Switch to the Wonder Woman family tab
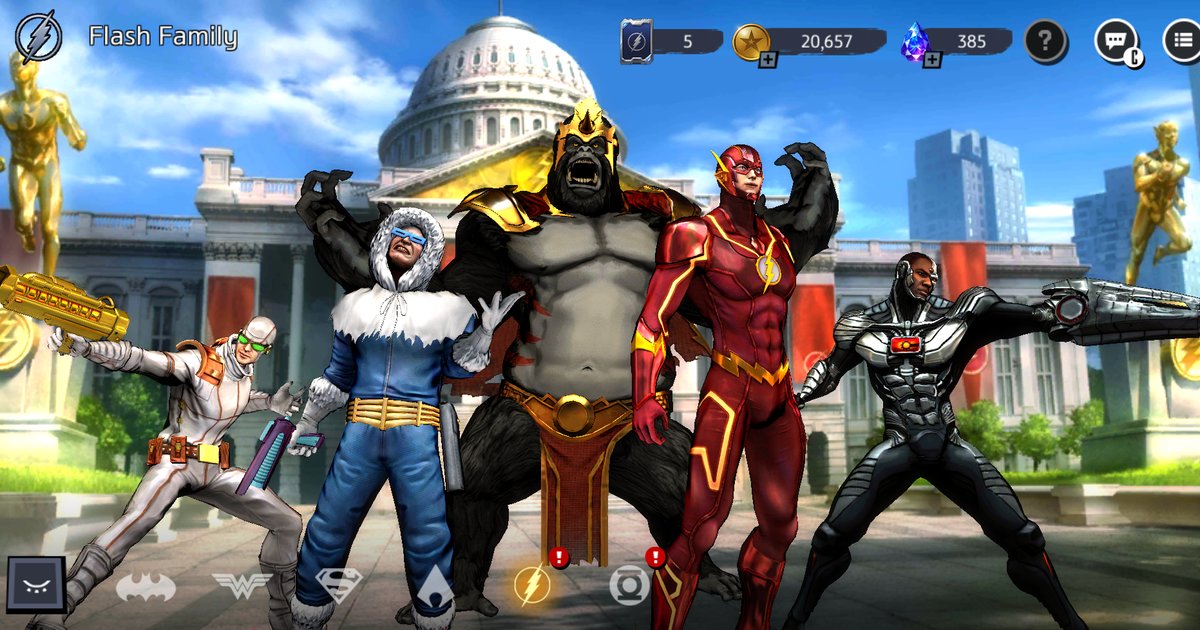 coord(242,586)
